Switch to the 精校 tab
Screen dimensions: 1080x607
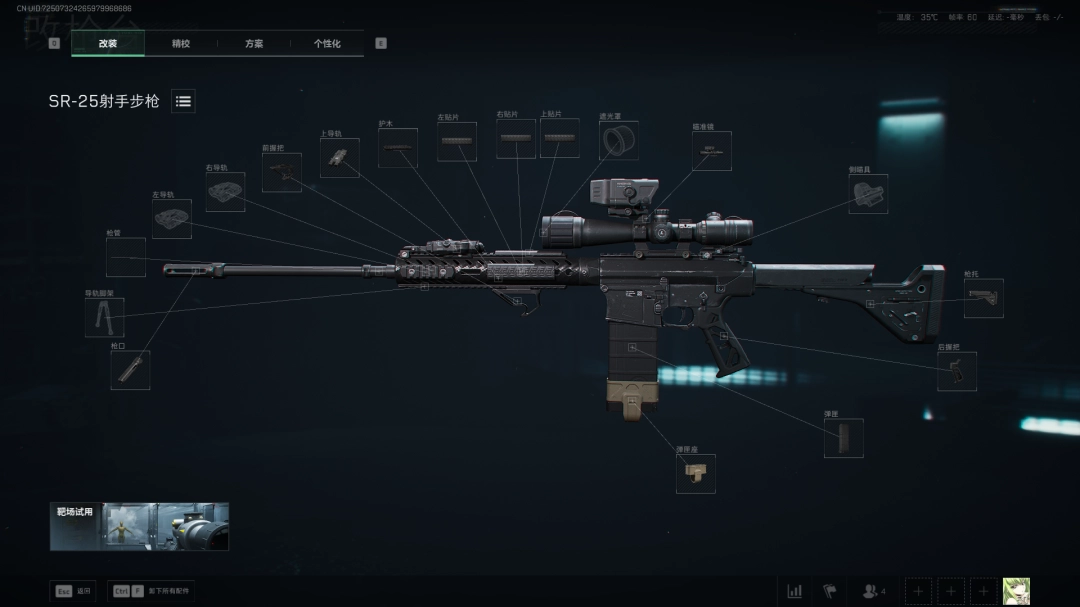pos(181,44)
